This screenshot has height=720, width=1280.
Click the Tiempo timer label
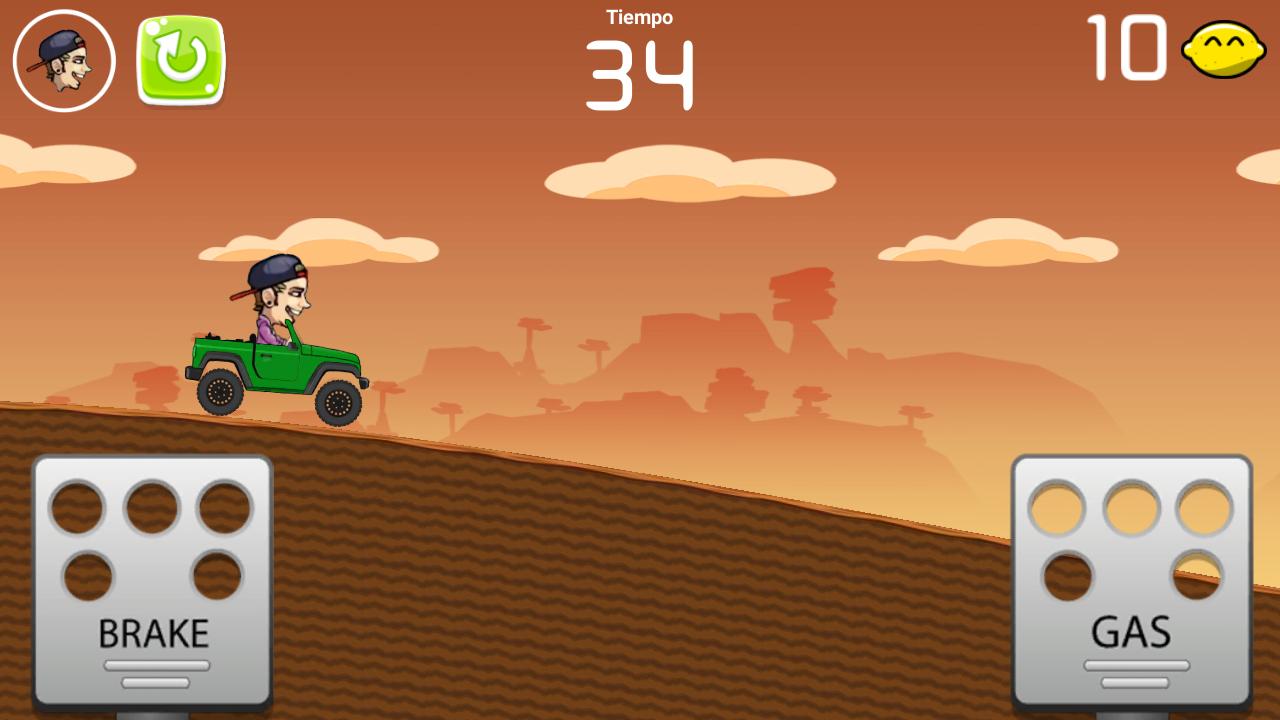[638, 16]
